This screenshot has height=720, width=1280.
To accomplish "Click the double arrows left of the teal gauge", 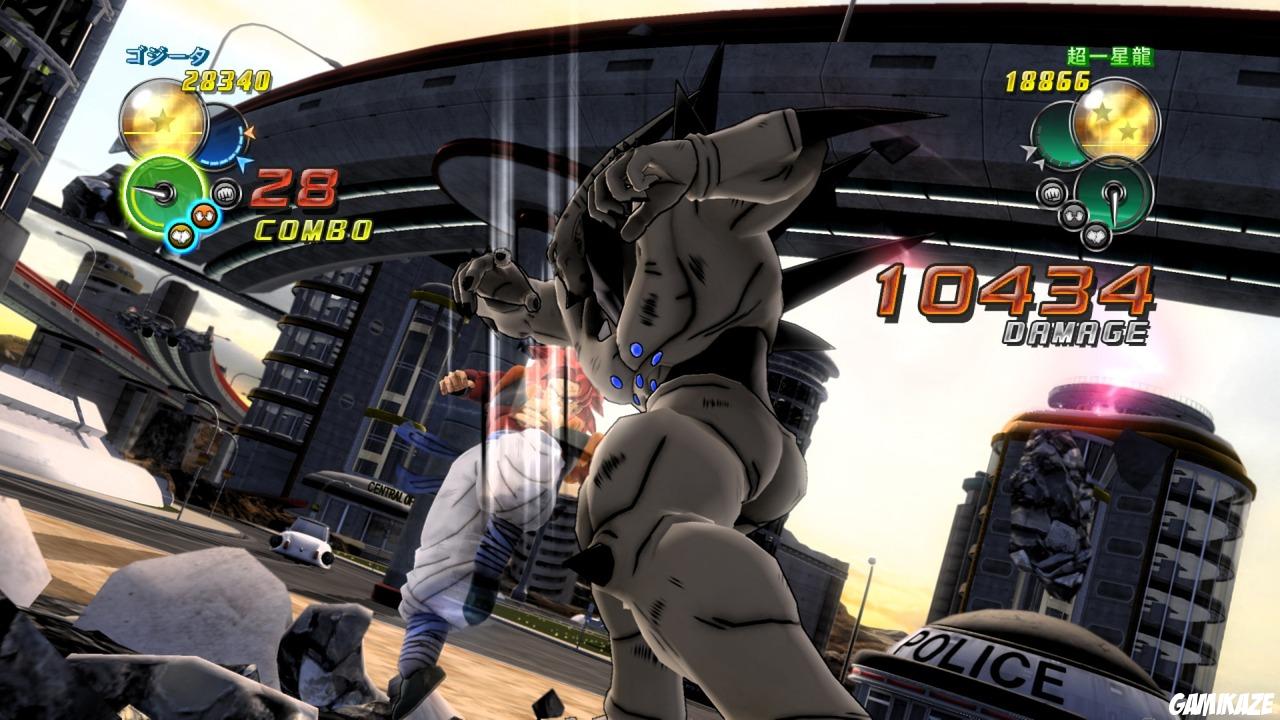I will [x=1031, y=156].
